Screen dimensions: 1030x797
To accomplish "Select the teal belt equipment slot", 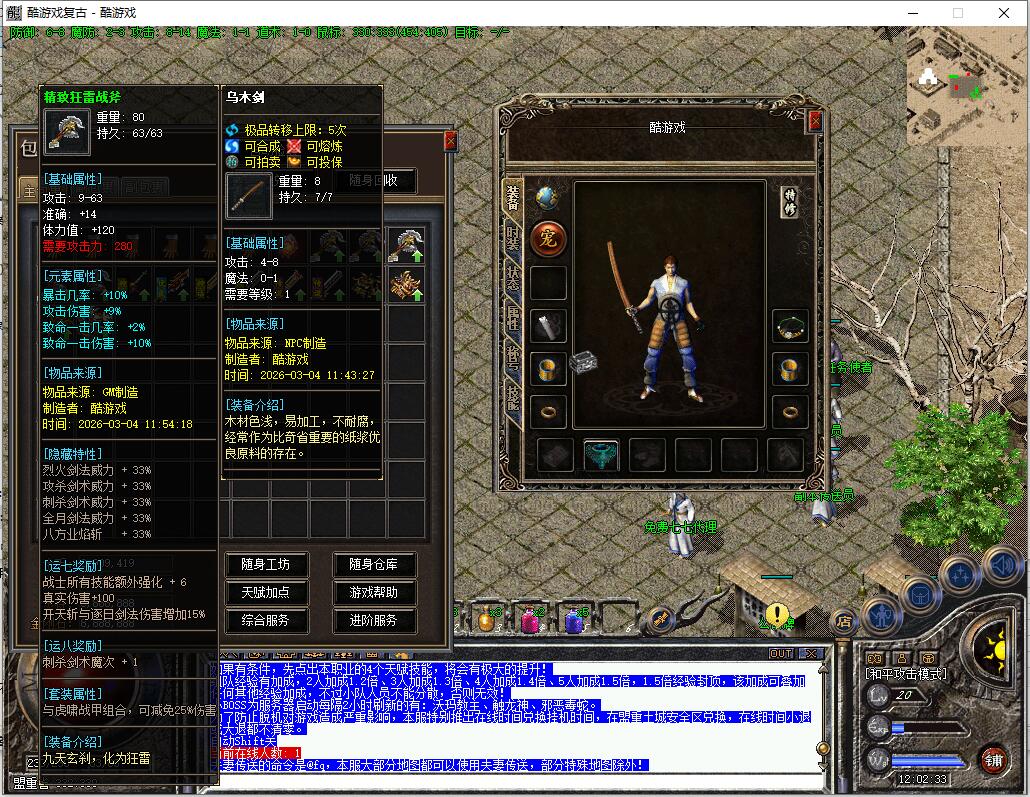I will point(601,456).
